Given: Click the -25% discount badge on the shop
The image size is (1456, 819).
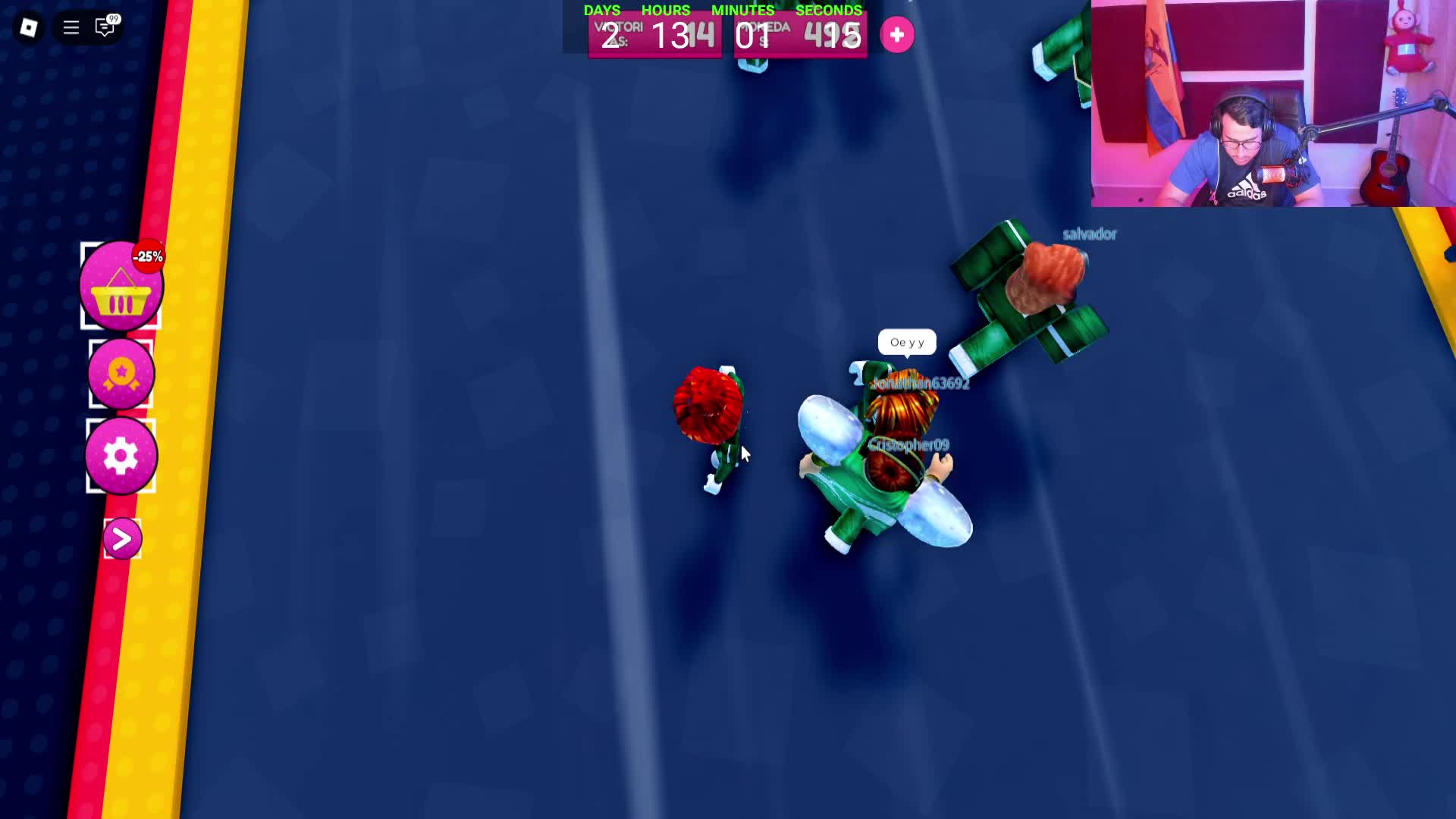Looking at the screenshot, I should [149, 256].
